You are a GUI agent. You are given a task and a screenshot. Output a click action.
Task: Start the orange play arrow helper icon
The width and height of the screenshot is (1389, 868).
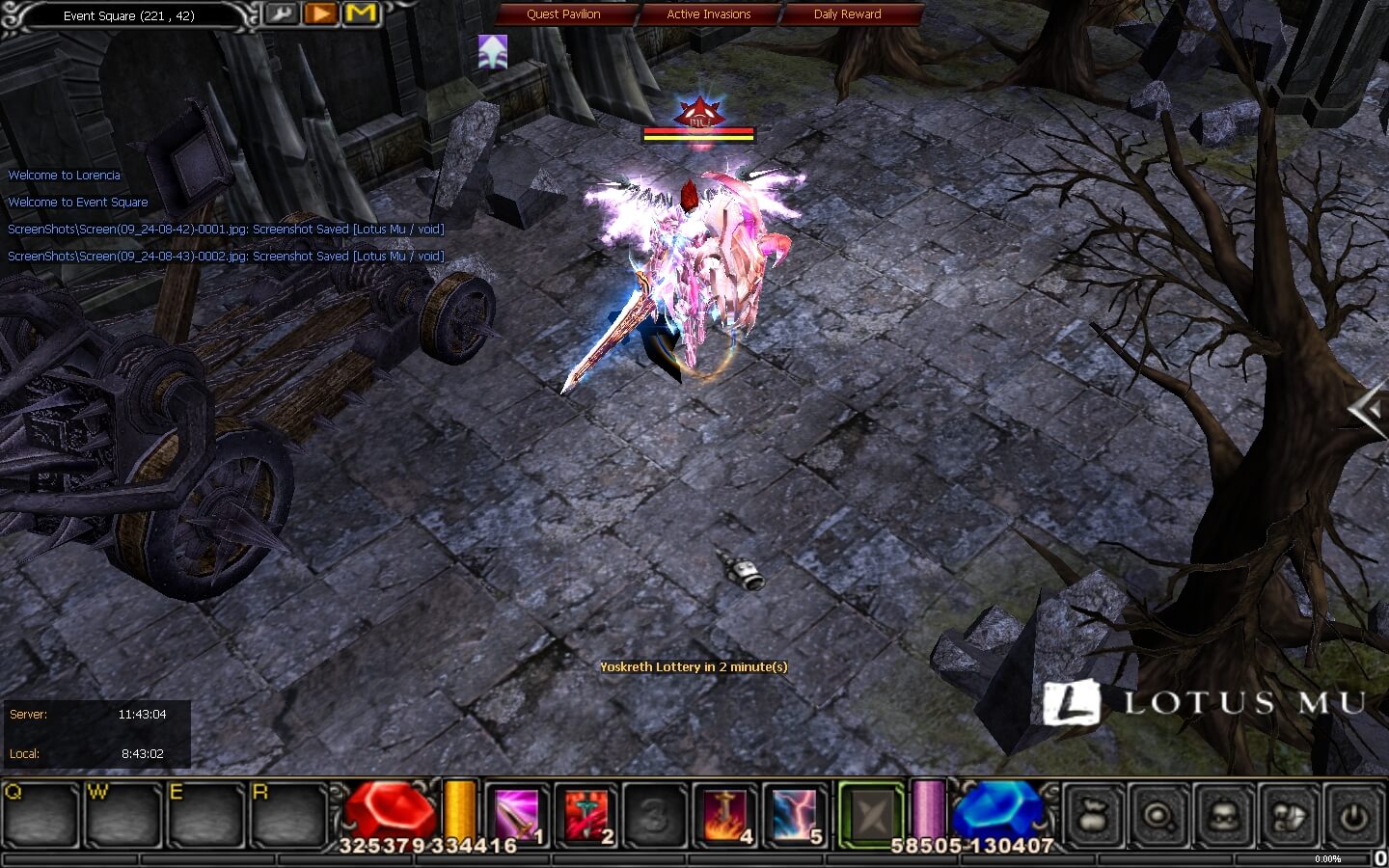tap(322, 14)
